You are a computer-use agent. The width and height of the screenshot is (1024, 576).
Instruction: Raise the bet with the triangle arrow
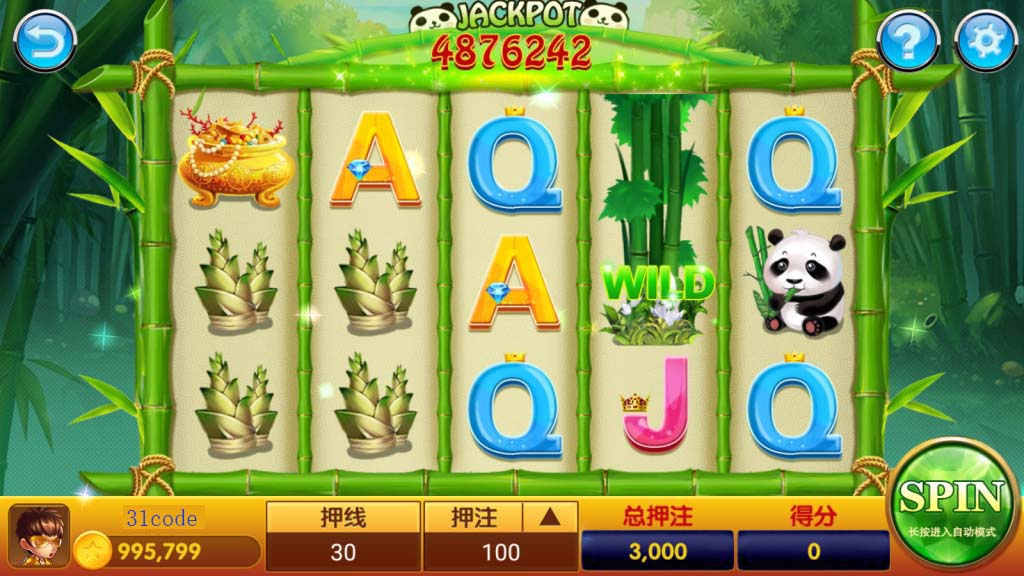[x=551, y=517]
